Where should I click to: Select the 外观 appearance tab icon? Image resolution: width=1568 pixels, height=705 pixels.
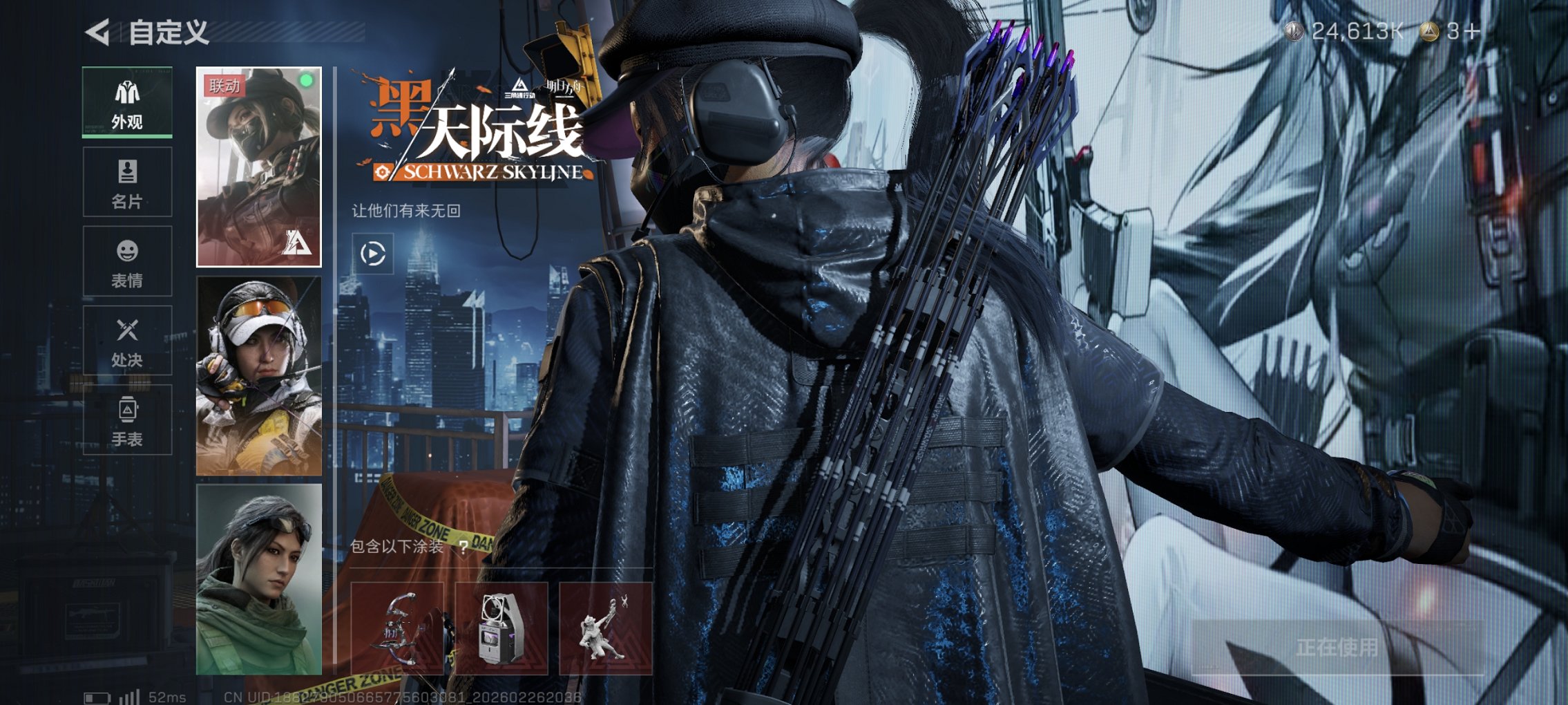tap(126, 91)
